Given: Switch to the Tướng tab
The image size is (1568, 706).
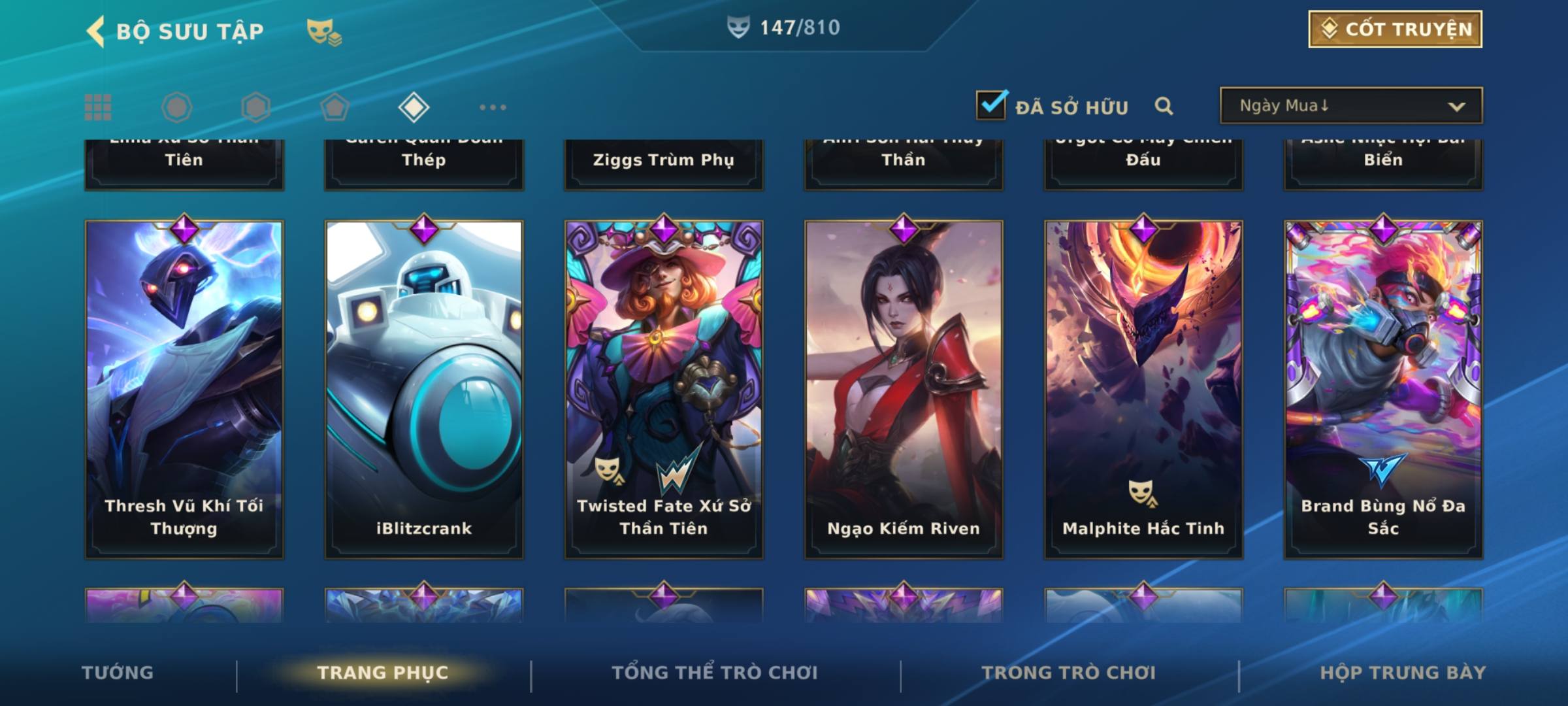Looking at the screenshot, I should 118,673.
